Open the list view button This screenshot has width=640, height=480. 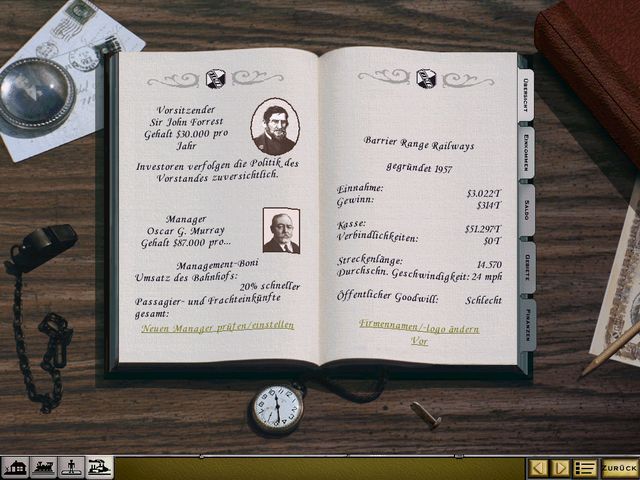tap(585, 467)
